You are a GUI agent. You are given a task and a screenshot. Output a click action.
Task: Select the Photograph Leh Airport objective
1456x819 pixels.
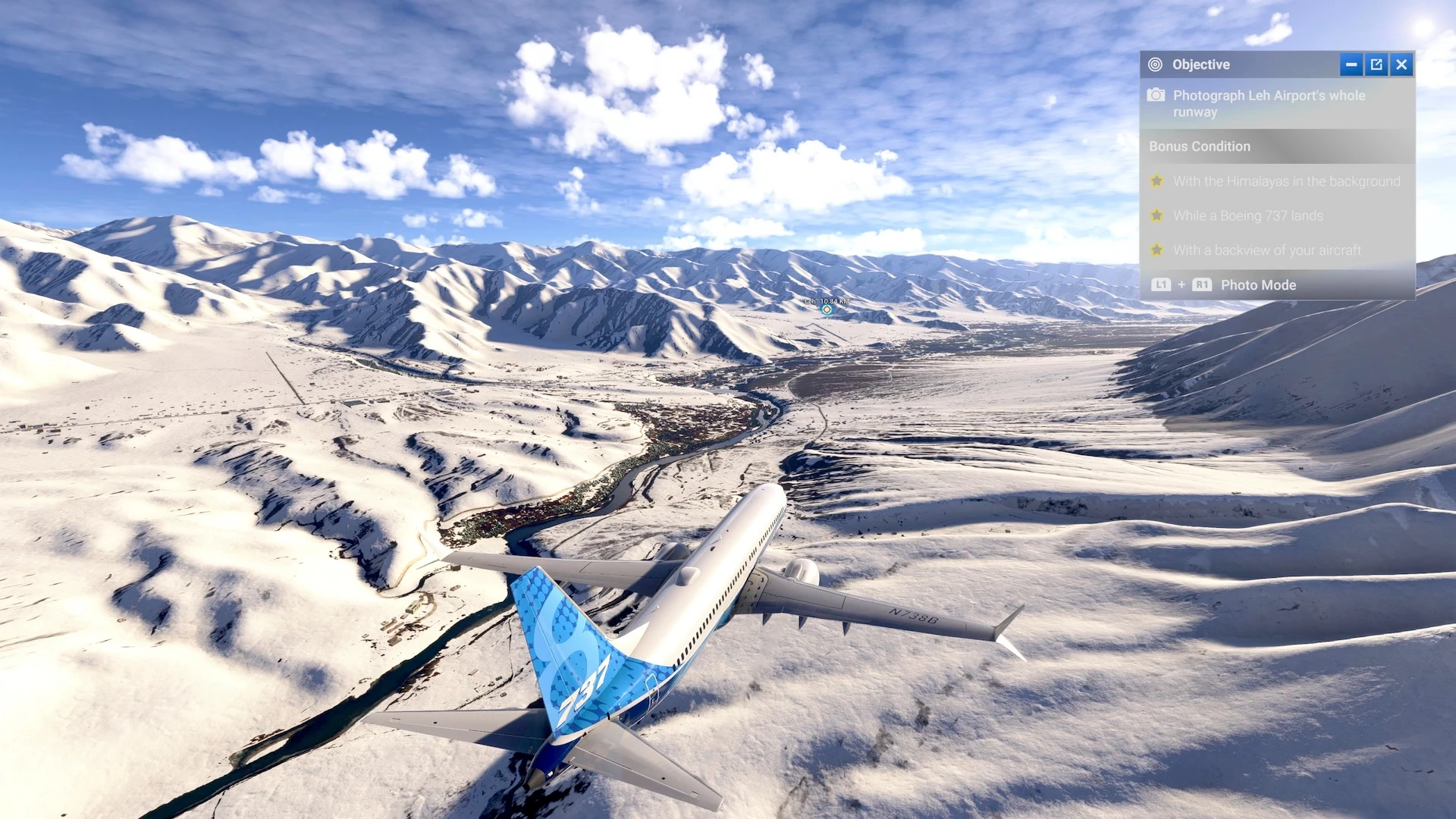click(x=1269, y=103)
